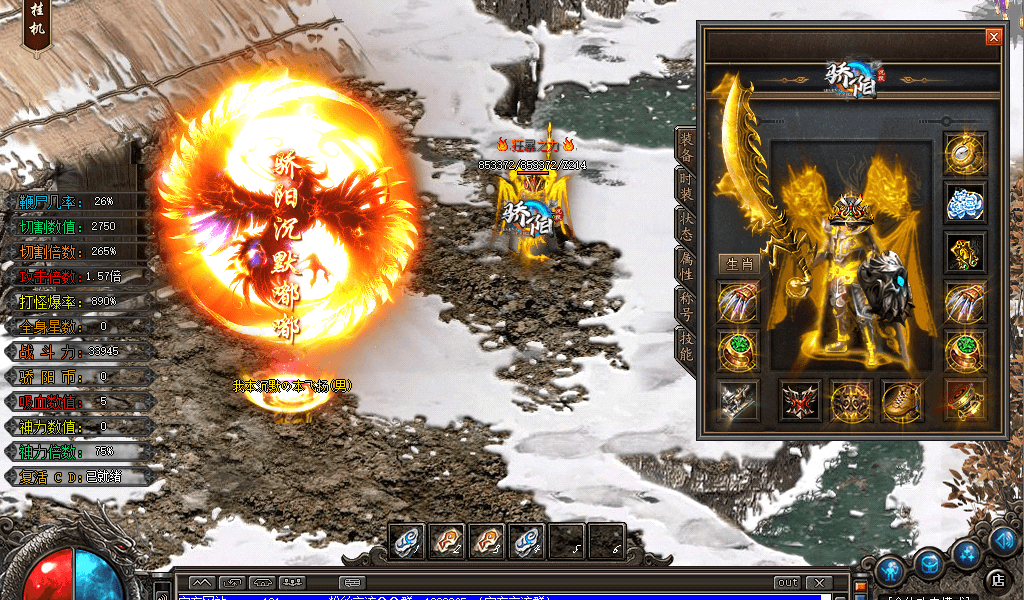Choose the red demon emblem slot
The image size is (1024, 600).
[801, 401]
